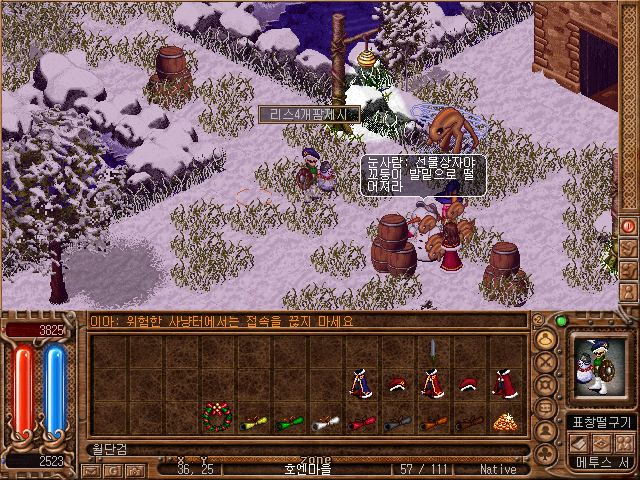Select the Christmas wreath in inventory

pos(217,417)
